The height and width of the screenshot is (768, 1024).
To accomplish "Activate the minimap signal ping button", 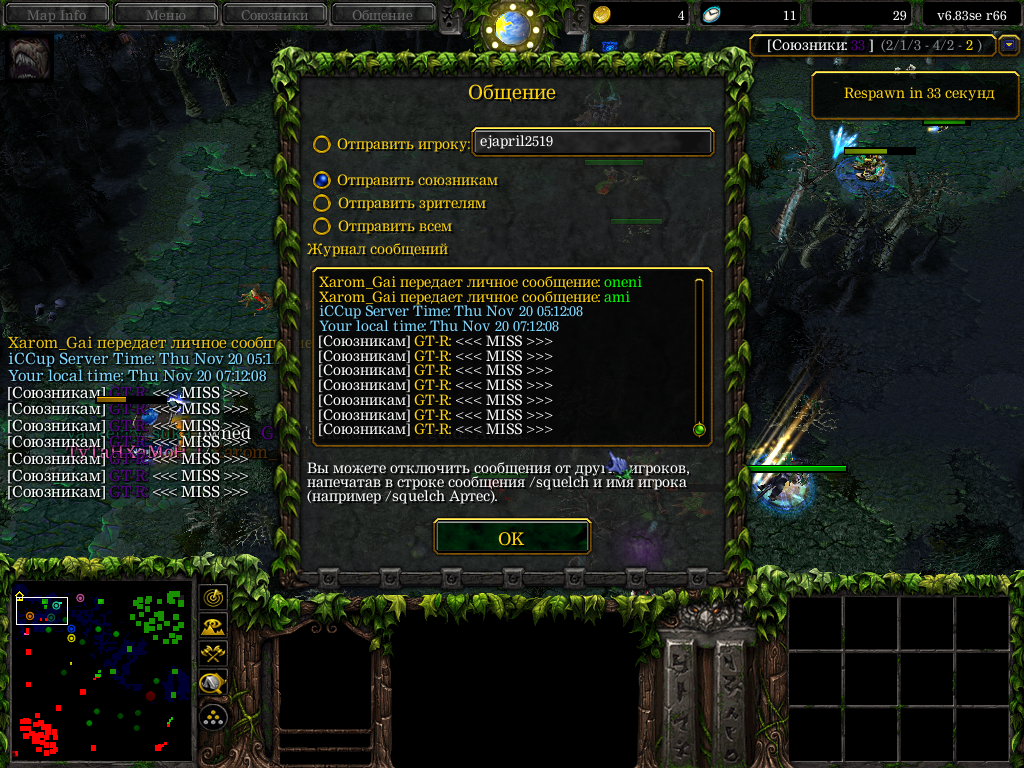I will coord(213,597).
